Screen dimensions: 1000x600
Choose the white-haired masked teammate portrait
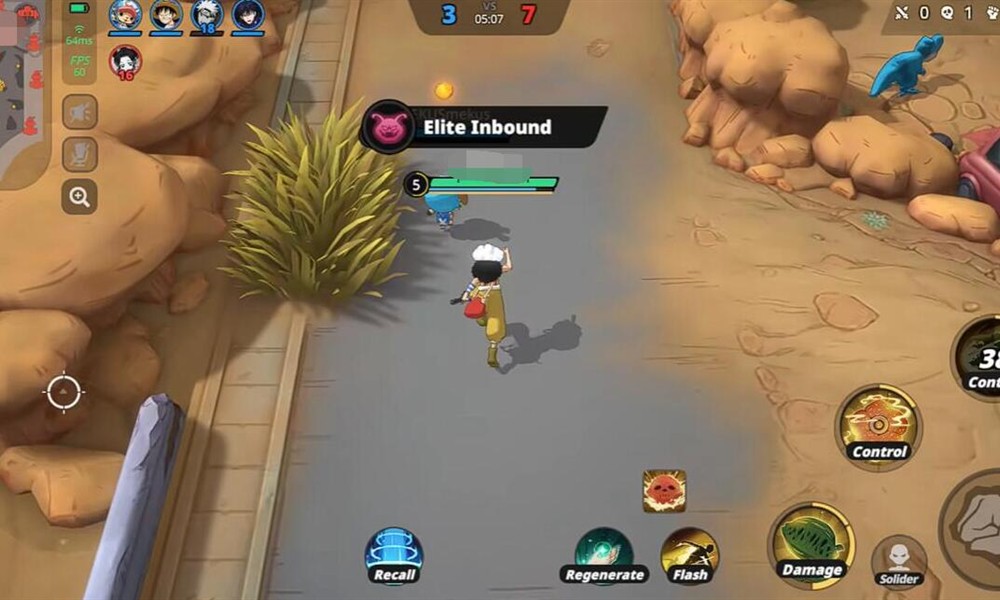207,15
